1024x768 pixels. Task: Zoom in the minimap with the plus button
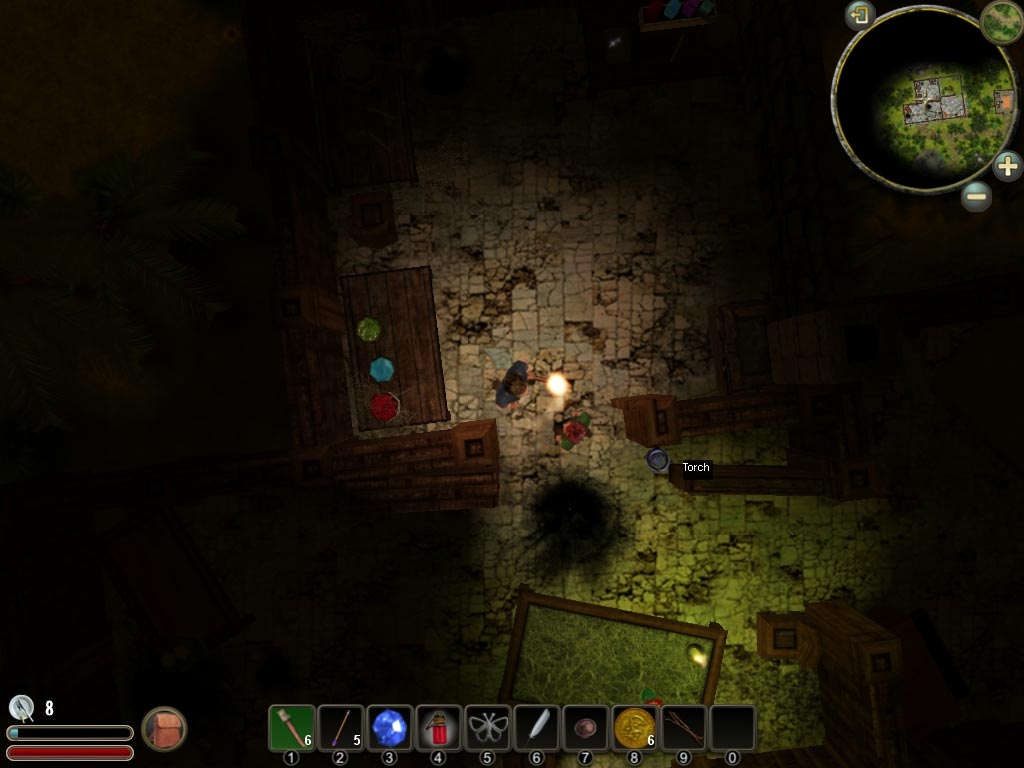[1007, 165]
